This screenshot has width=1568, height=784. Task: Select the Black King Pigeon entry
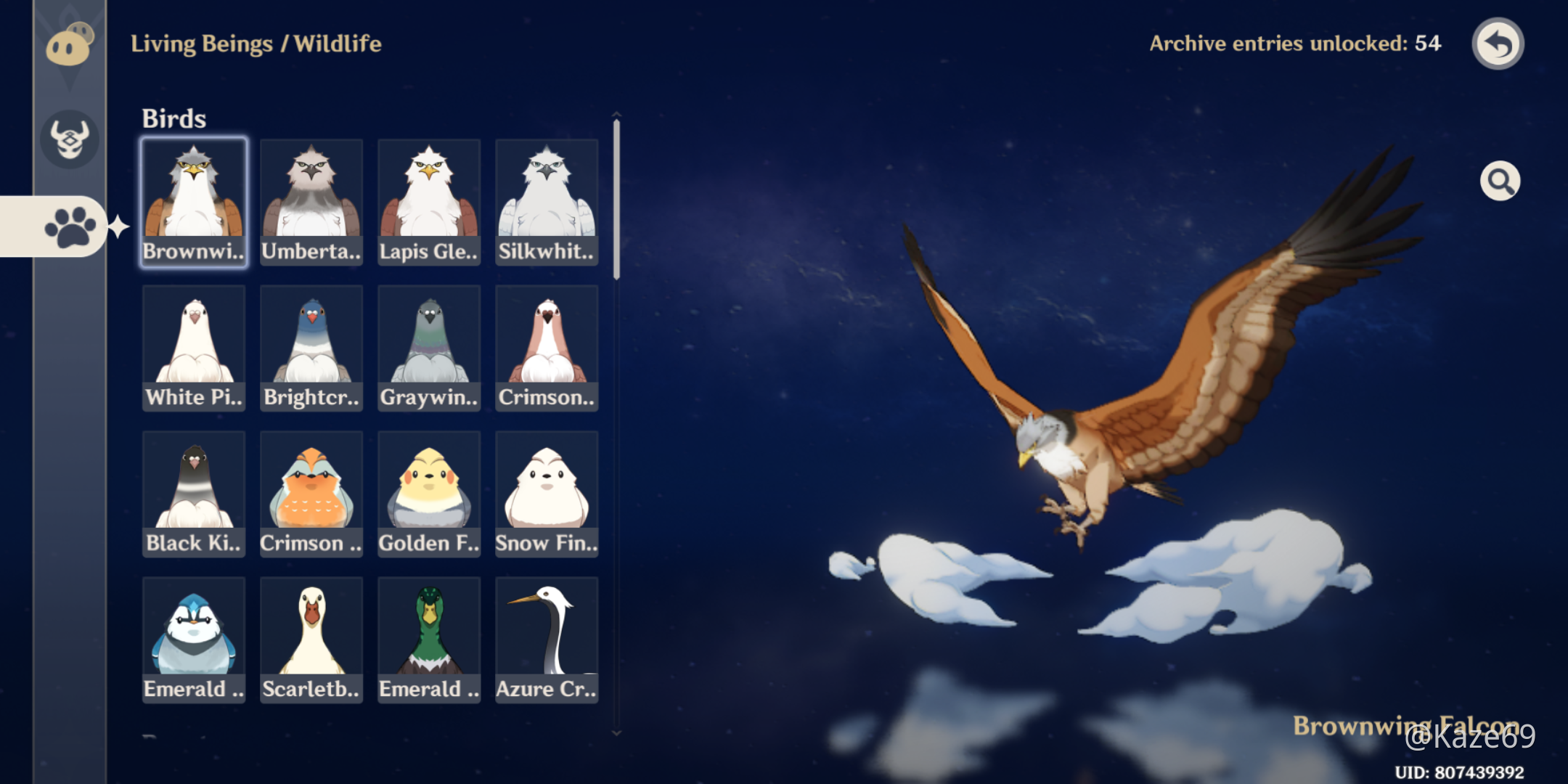click(194, 494)
